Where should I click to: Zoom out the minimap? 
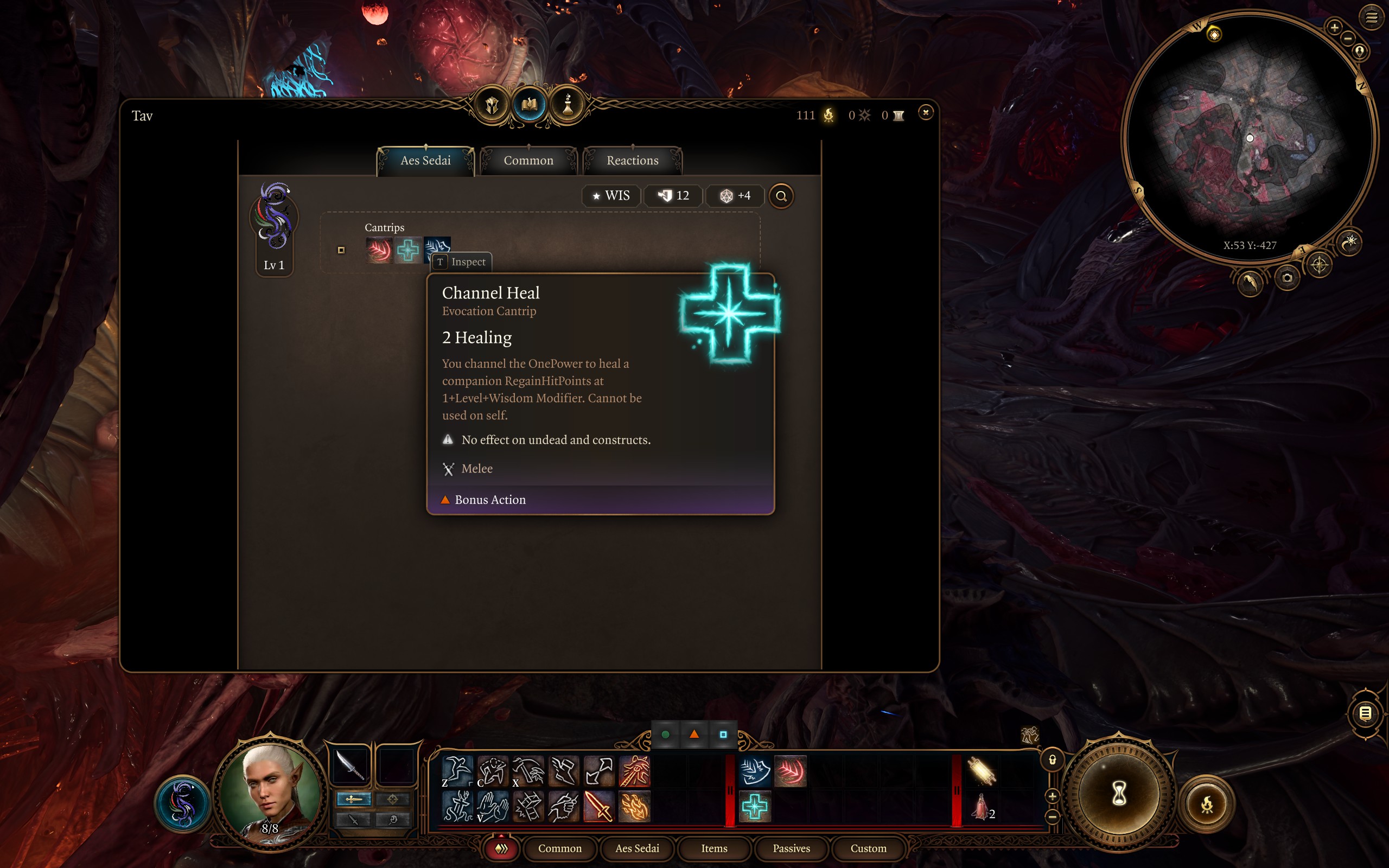point(1348,39)
